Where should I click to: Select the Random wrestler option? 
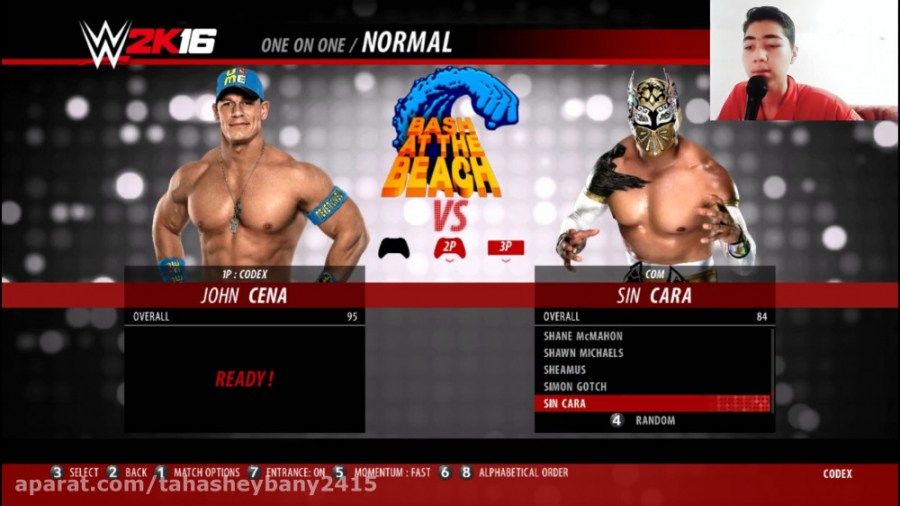654,421
